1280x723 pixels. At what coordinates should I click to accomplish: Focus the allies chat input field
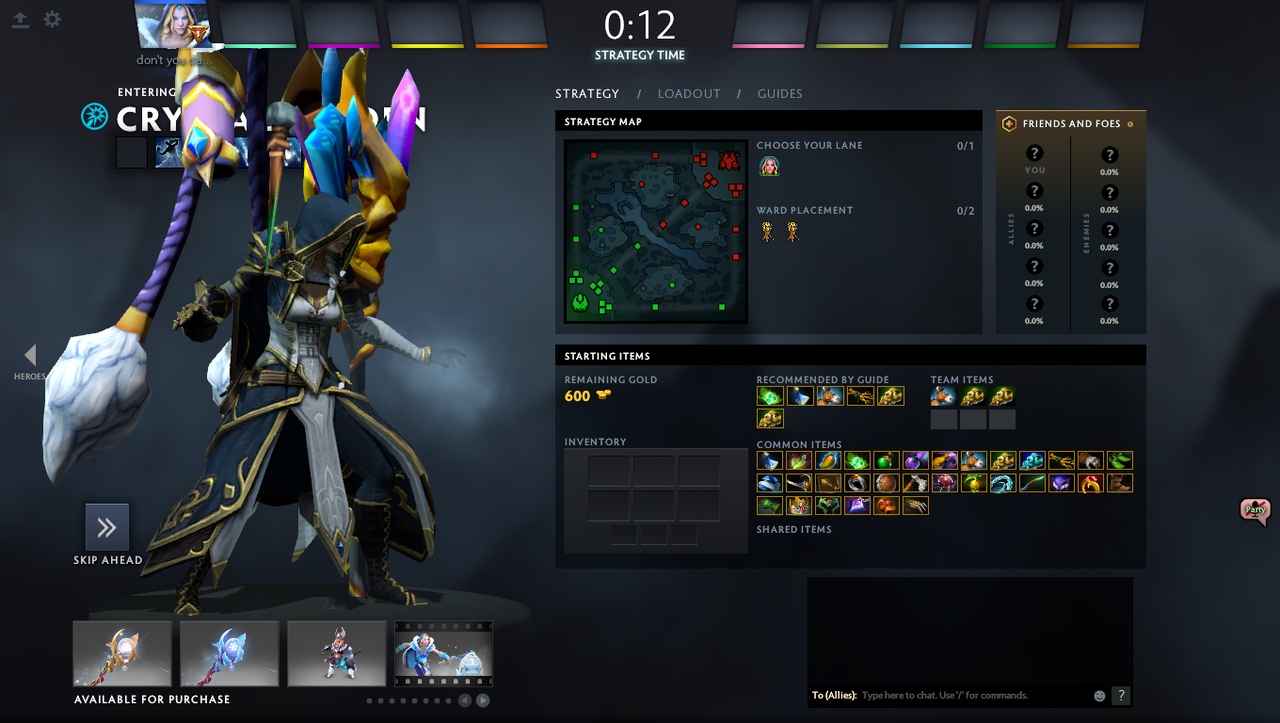[970, 695]
